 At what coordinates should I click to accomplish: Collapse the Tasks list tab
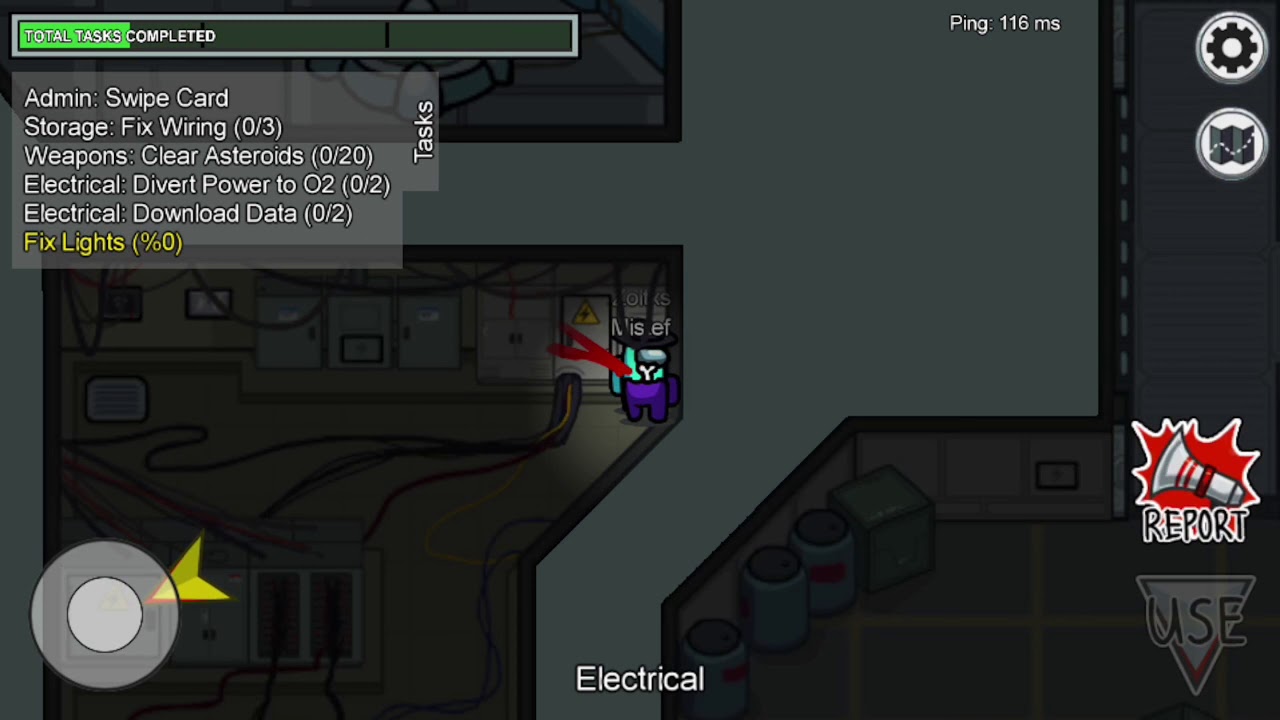click(x=423, y=131)
